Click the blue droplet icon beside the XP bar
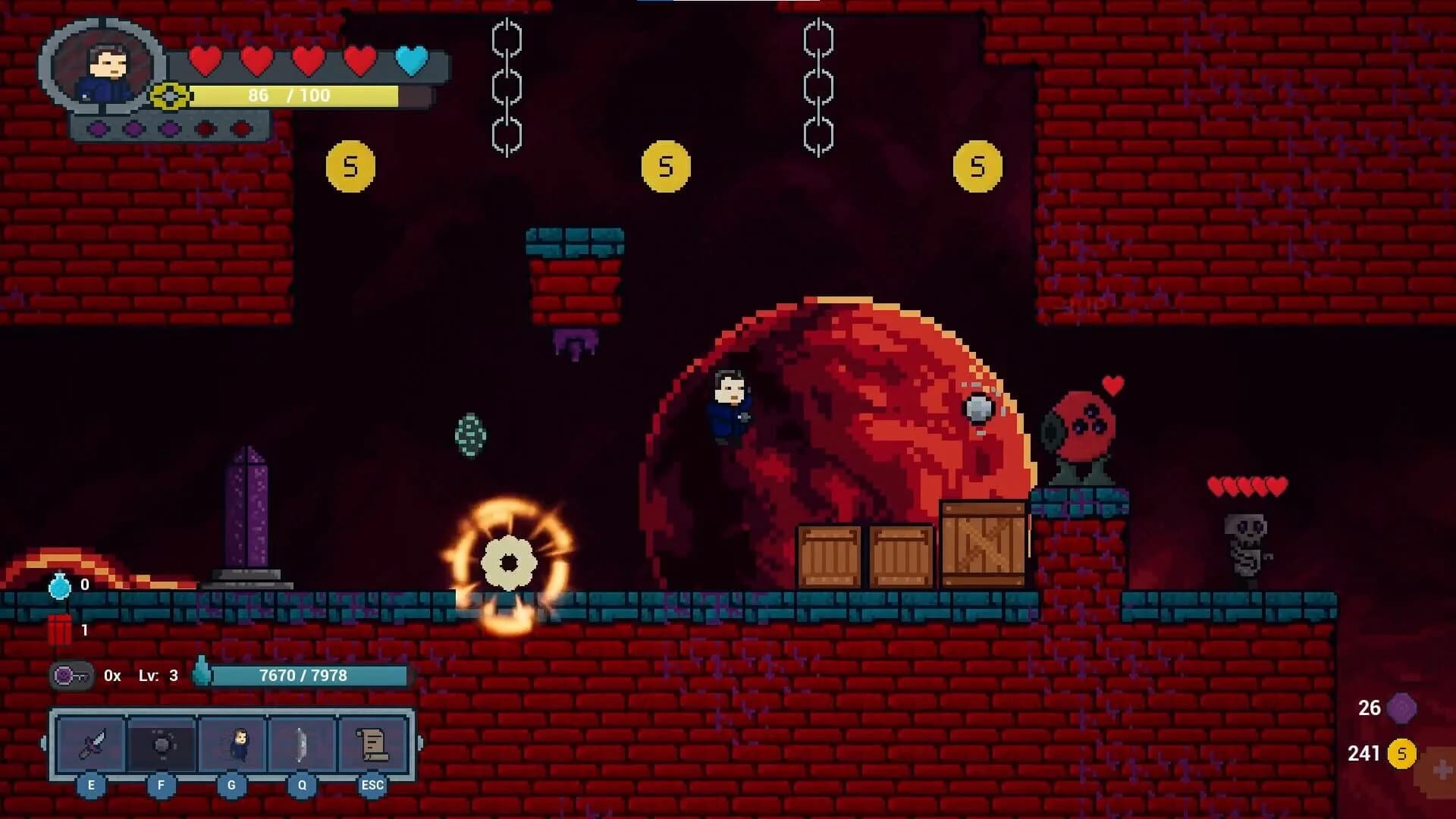The image size is (1456, 819). click(200, 673)
